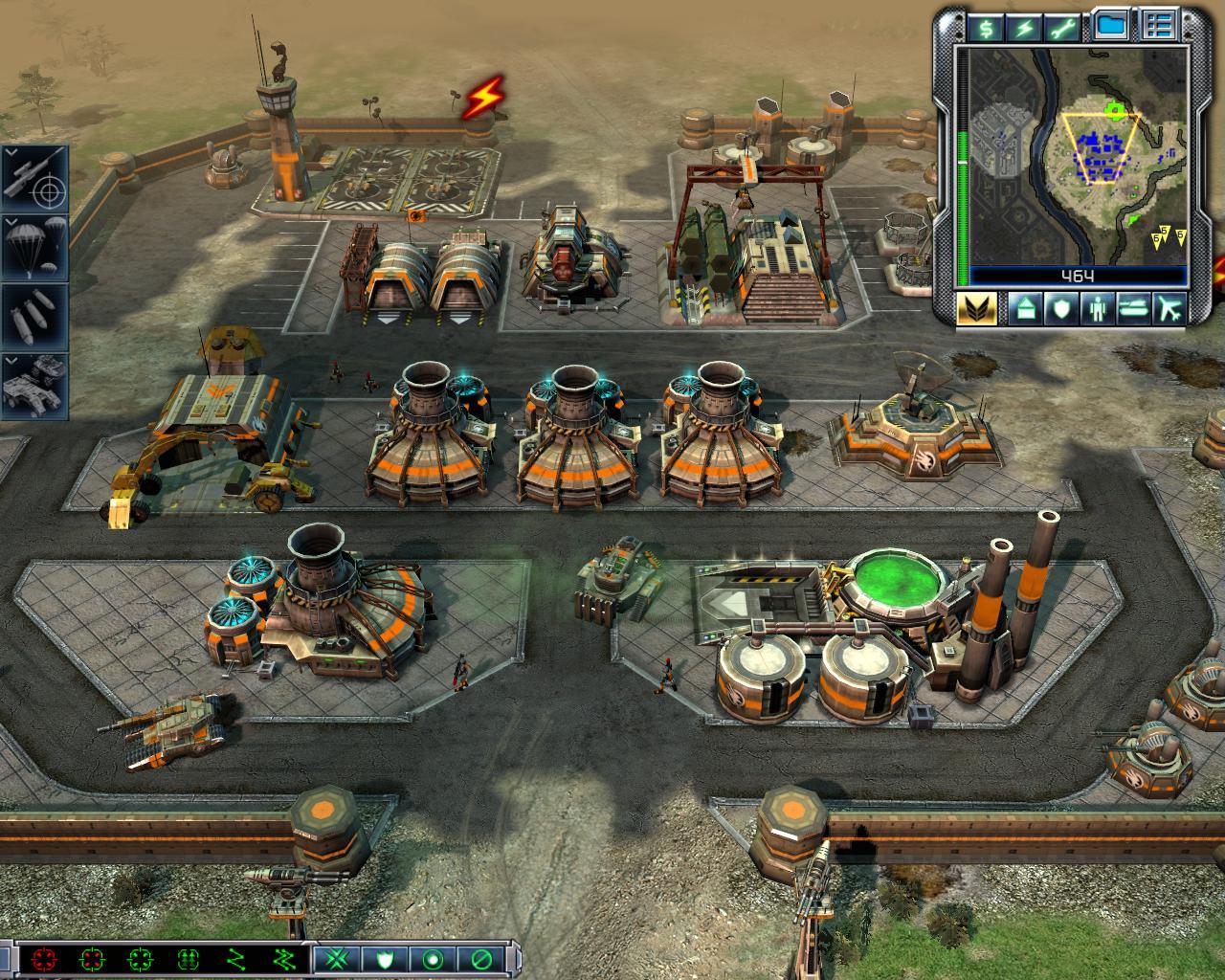1225x980 pixels.
Task: Click the minimap battlefield view
Action: coord(1078,155)
